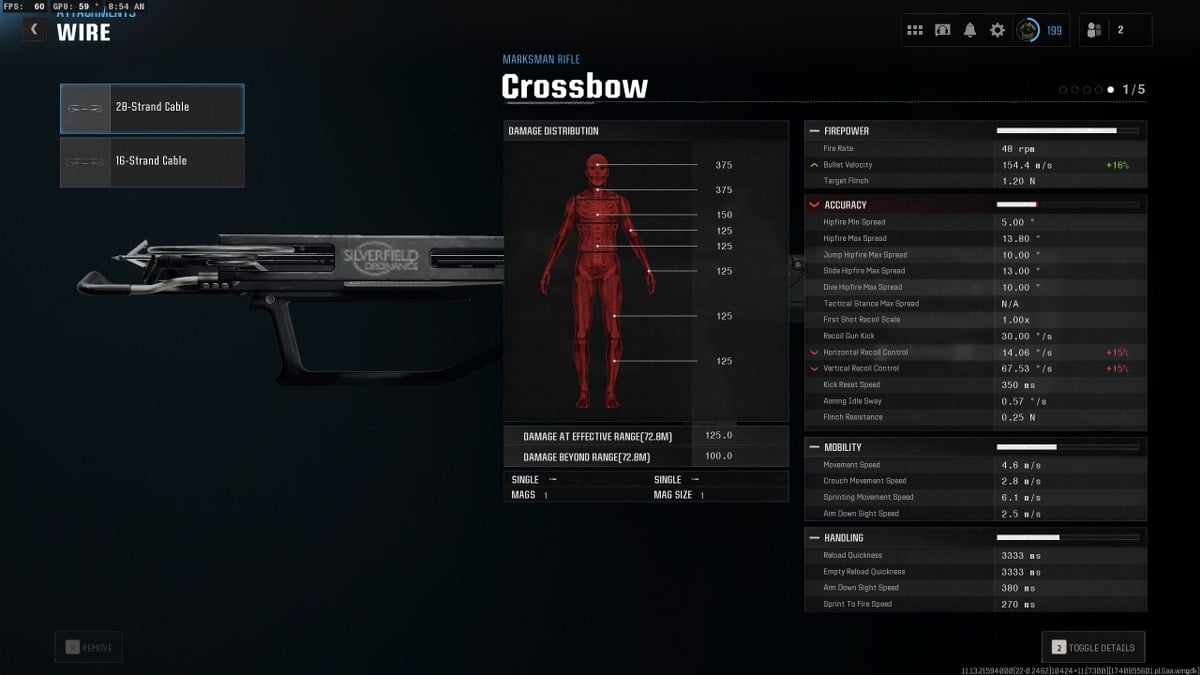
Task: Toggle Details panel
Action: click(x=1092, y=648)
